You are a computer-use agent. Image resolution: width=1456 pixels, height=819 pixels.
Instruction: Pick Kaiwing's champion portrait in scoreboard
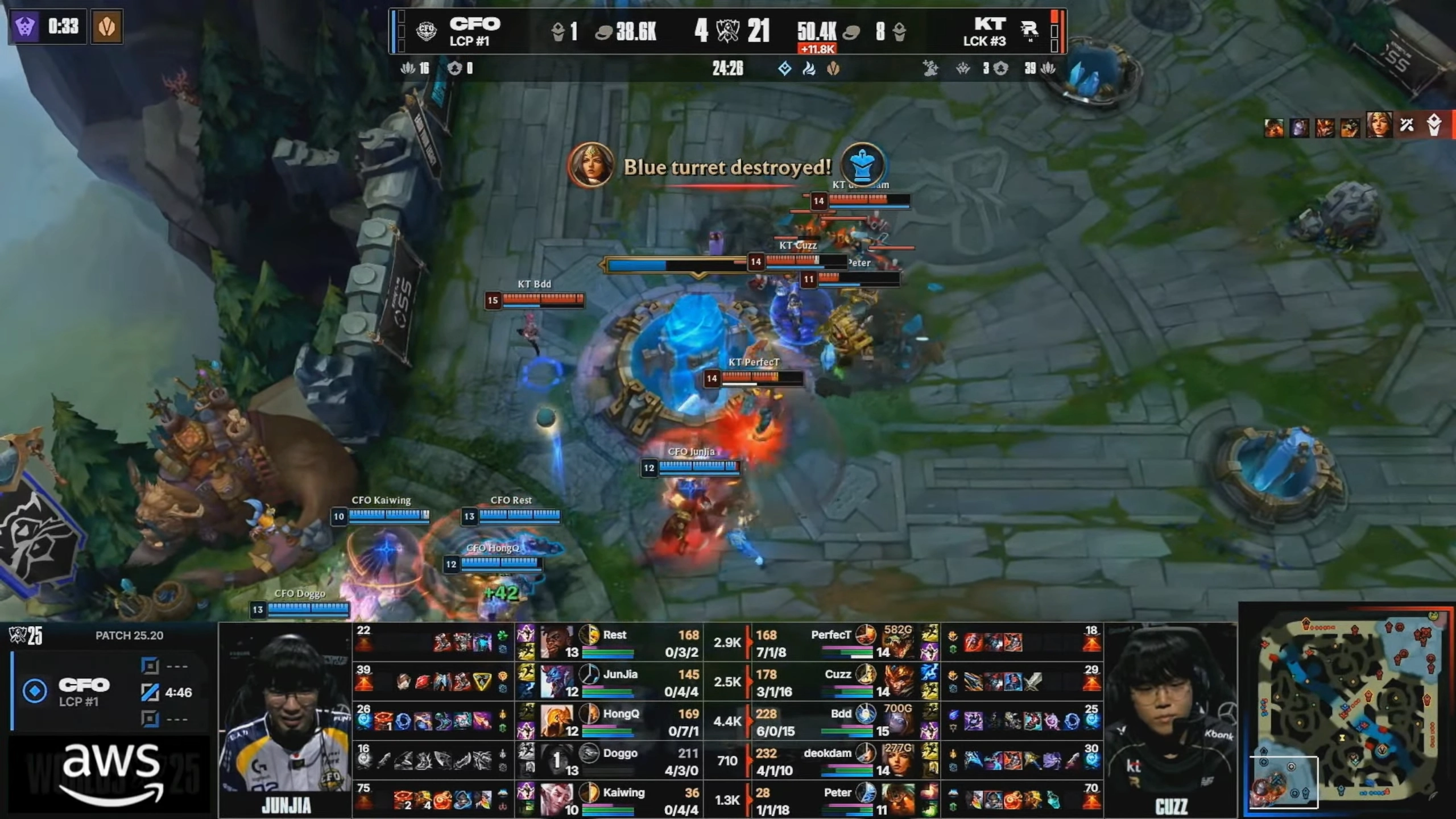[x=557, y=800]
